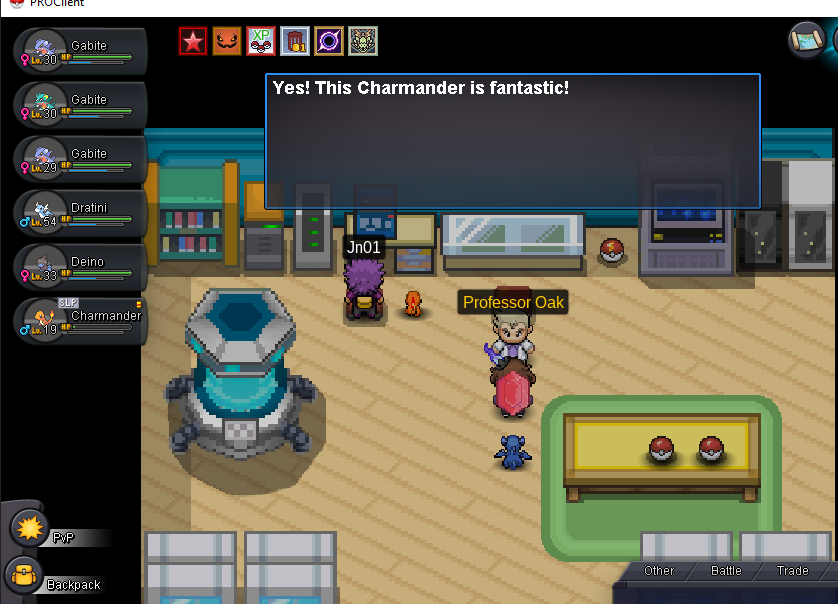Open the PvP menu
Screen dimensions: 838x604
(30, 528)
